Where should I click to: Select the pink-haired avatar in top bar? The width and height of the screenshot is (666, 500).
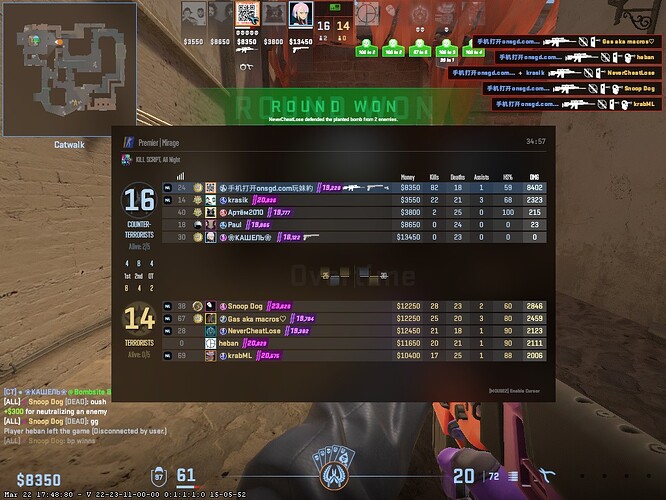pyautogui.click(x=297, y=15)
